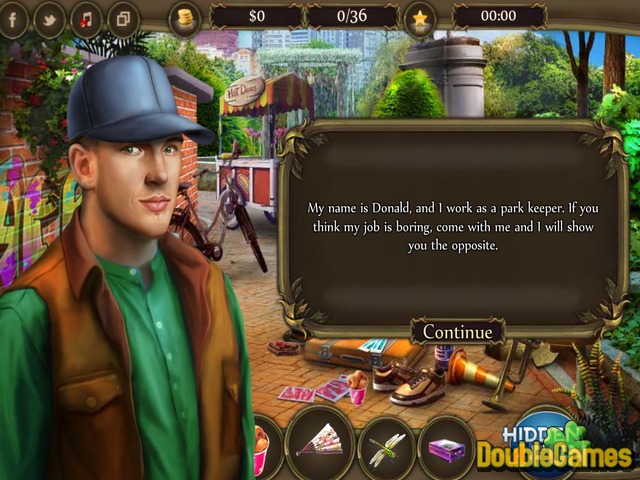Select the purple box item slot

[x=446, y=449]
